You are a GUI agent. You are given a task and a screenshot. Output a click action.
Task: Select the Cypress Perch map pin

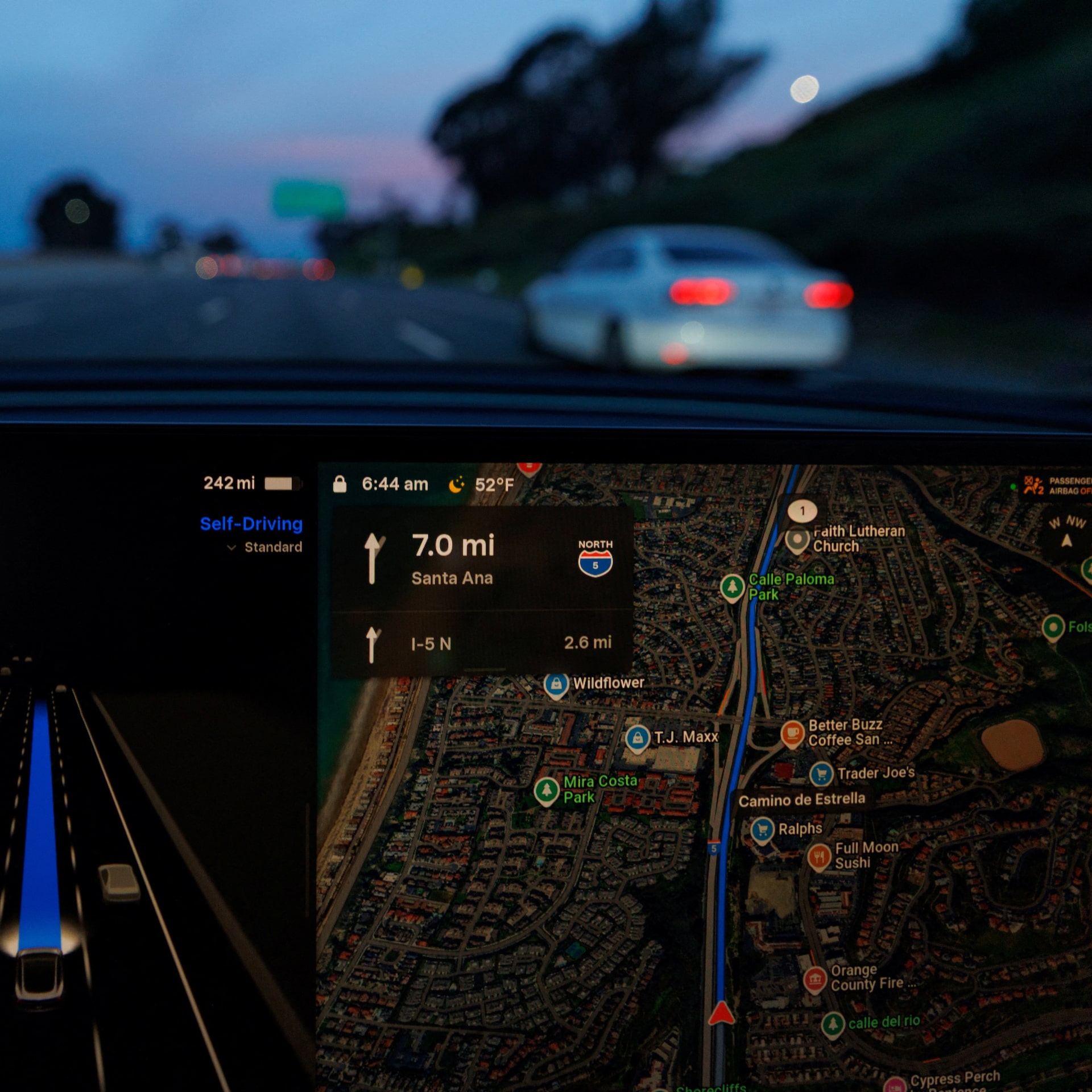pos(895,1085)
